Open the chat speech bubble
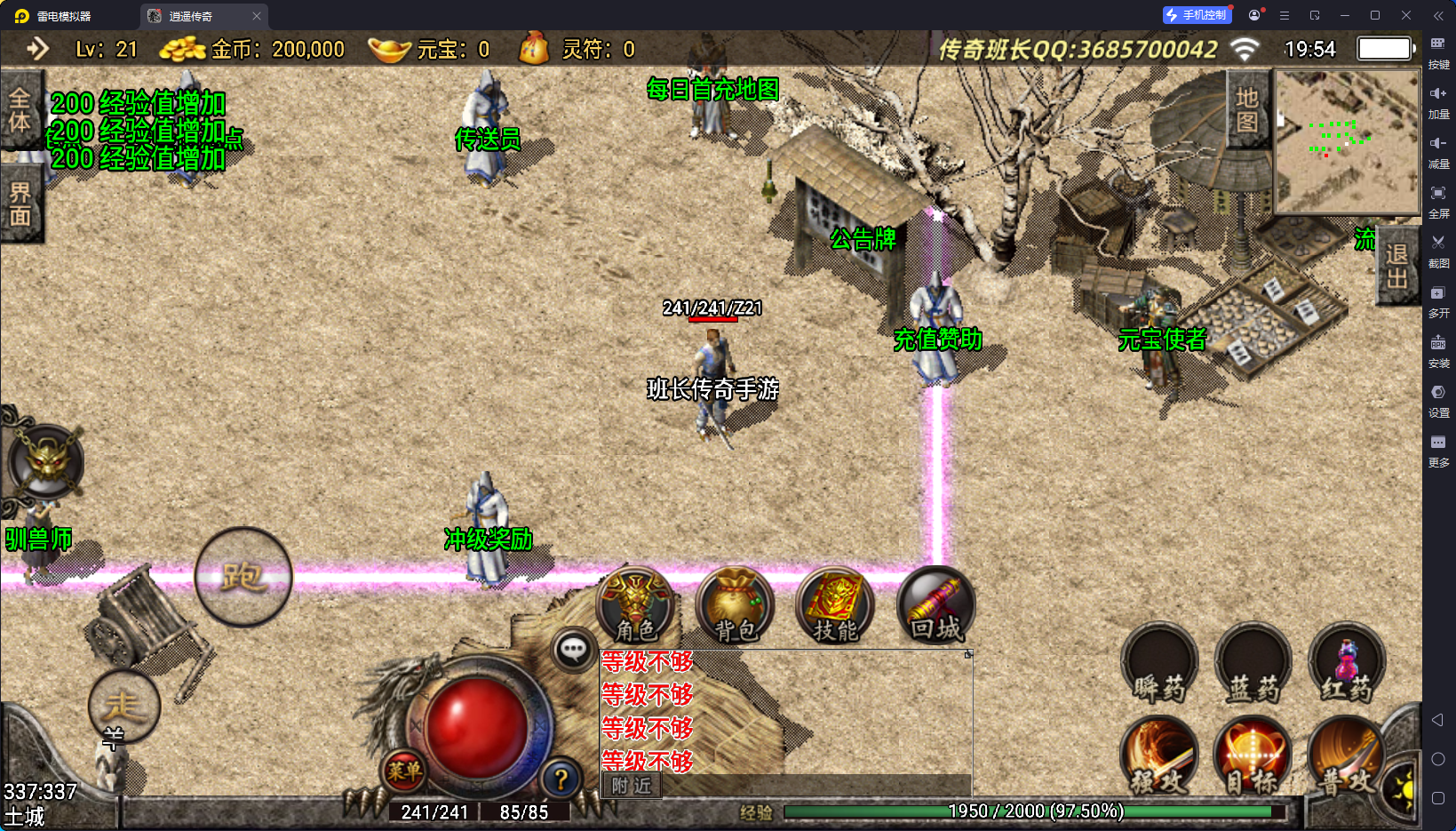Viewport: 1456px width, 831px height. 573,651
